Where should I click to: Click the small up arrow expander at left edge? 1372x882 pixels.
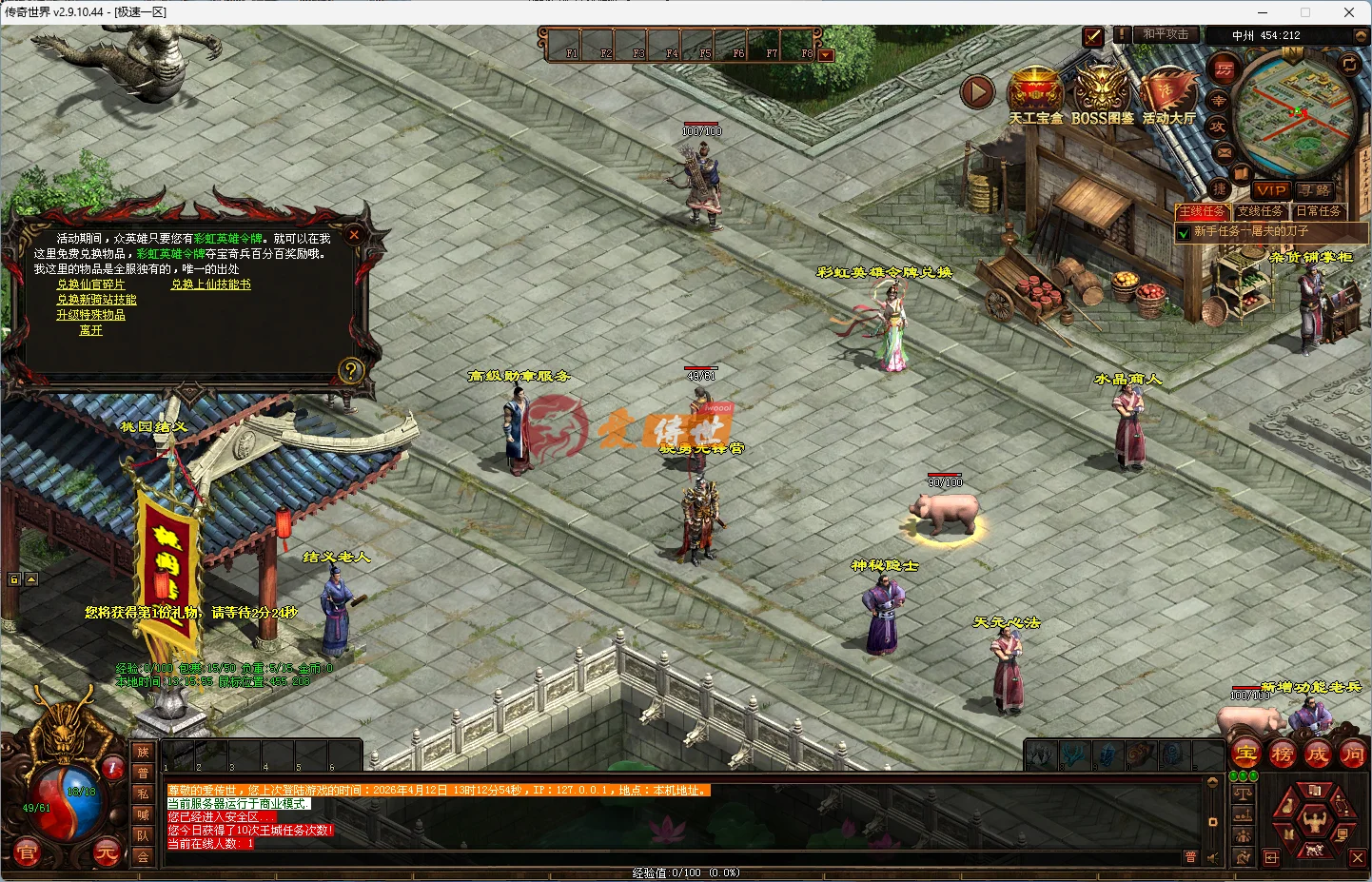(32, 578)
